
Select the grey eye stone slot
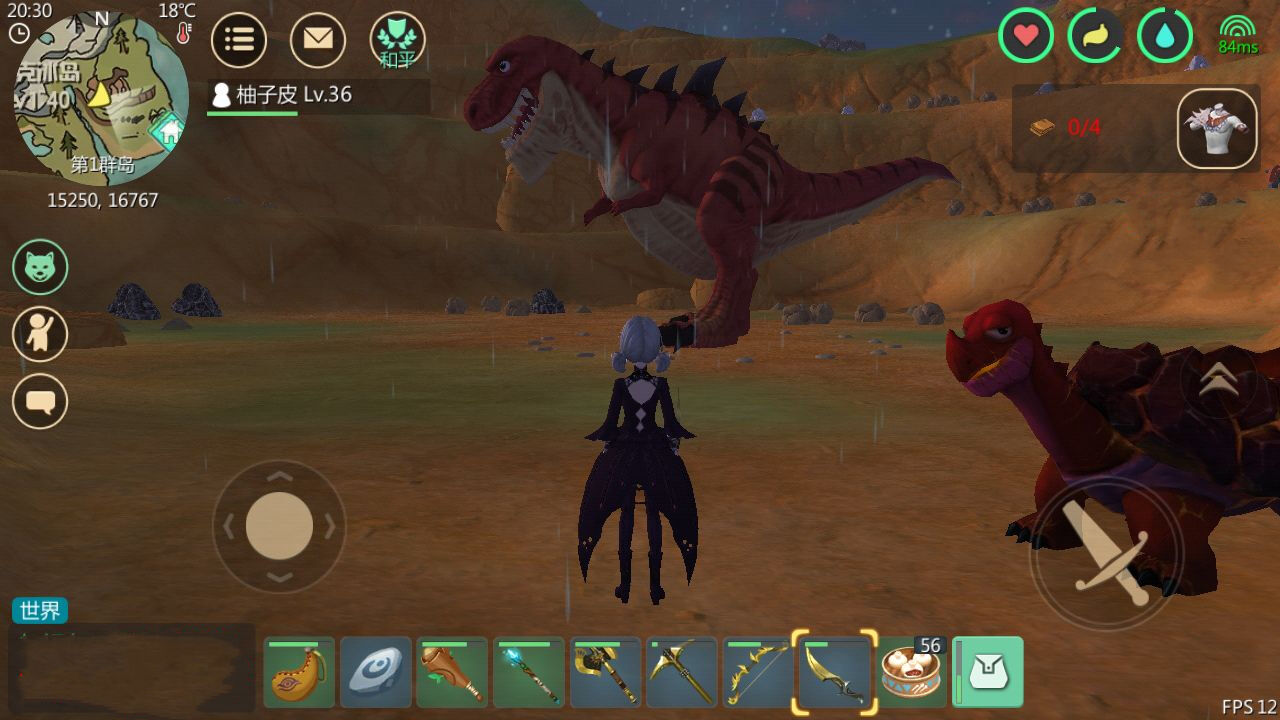[376, 673]
